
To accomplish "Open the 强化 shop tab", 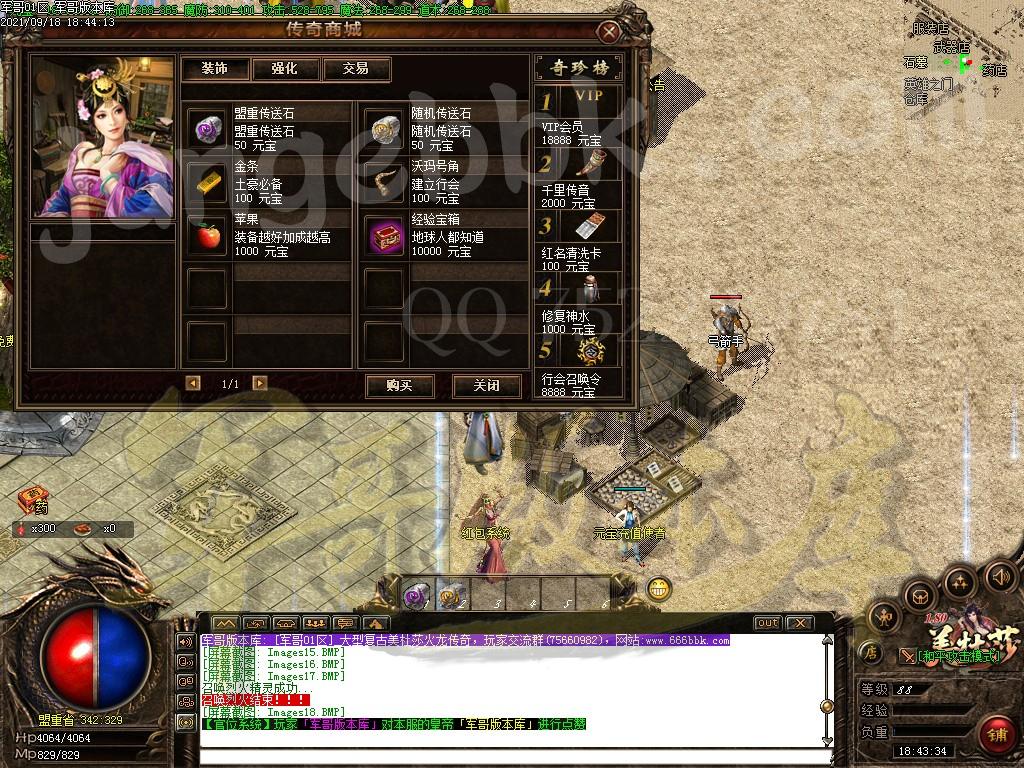I will tap(285, 69).
